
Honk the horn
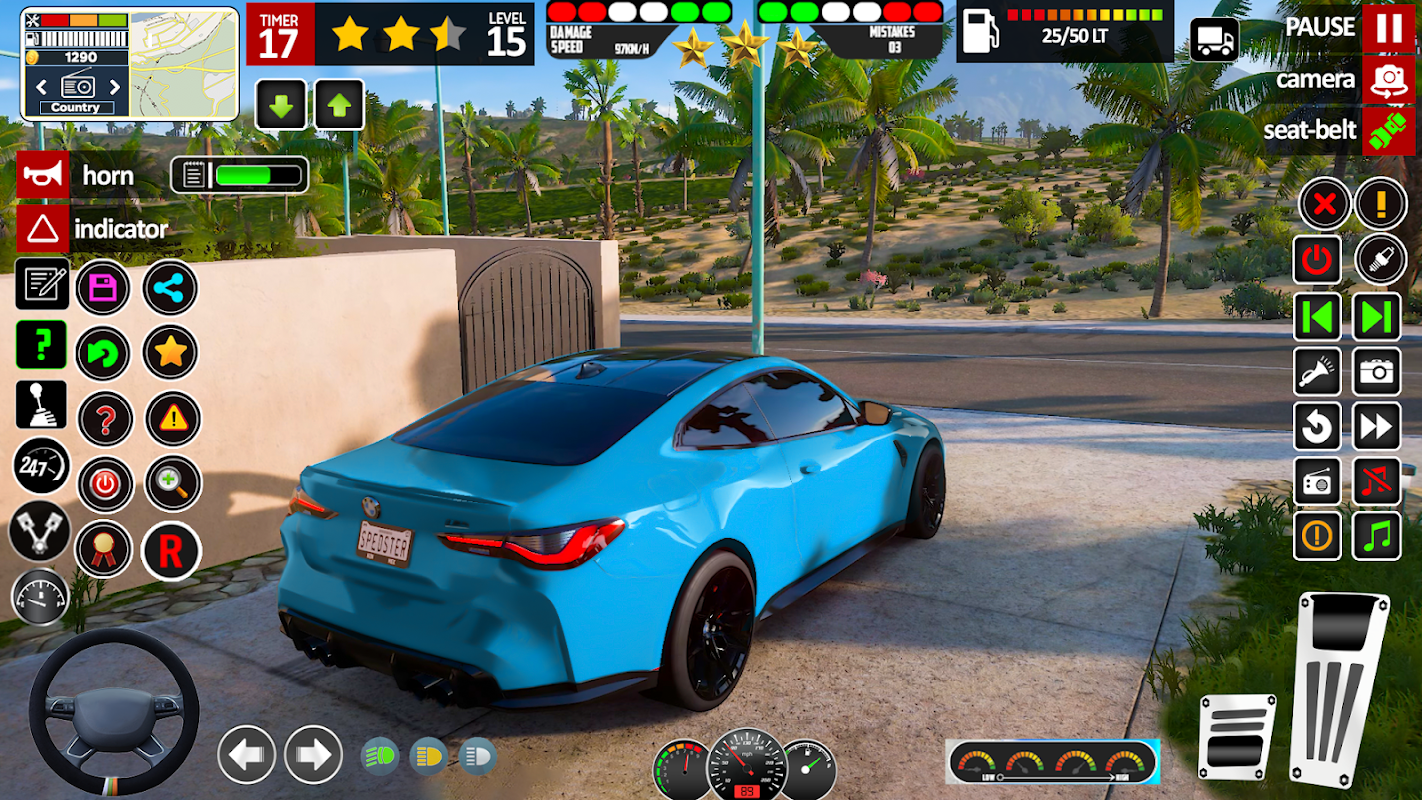[x=43, y=176]
